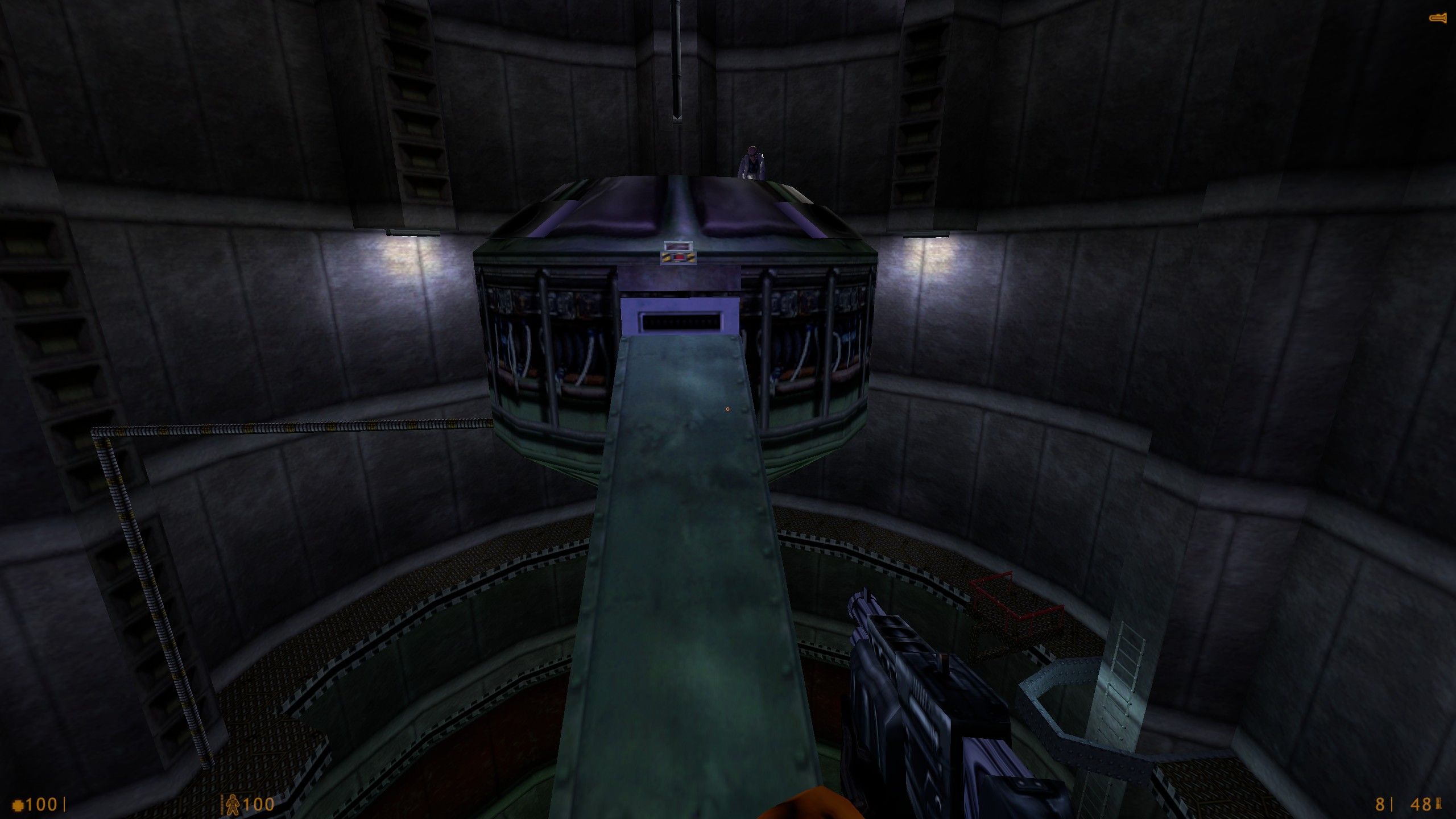Click the clip ammo count showing 8
Screen dimensions: 1456x819
(x=1379, y=804)
